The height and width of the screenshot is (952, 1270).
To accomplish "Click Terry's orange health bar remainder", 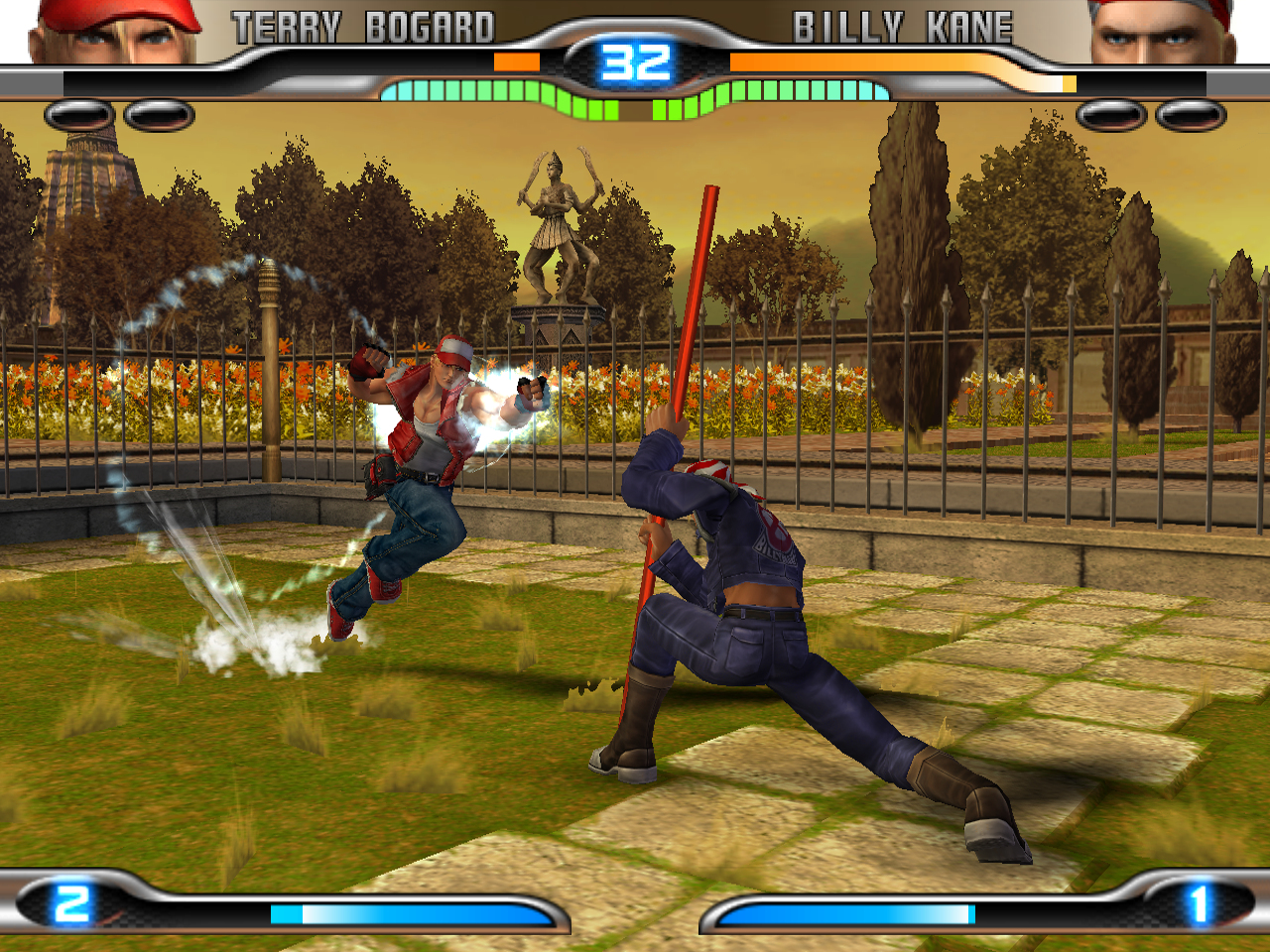I will click(516, 61).
